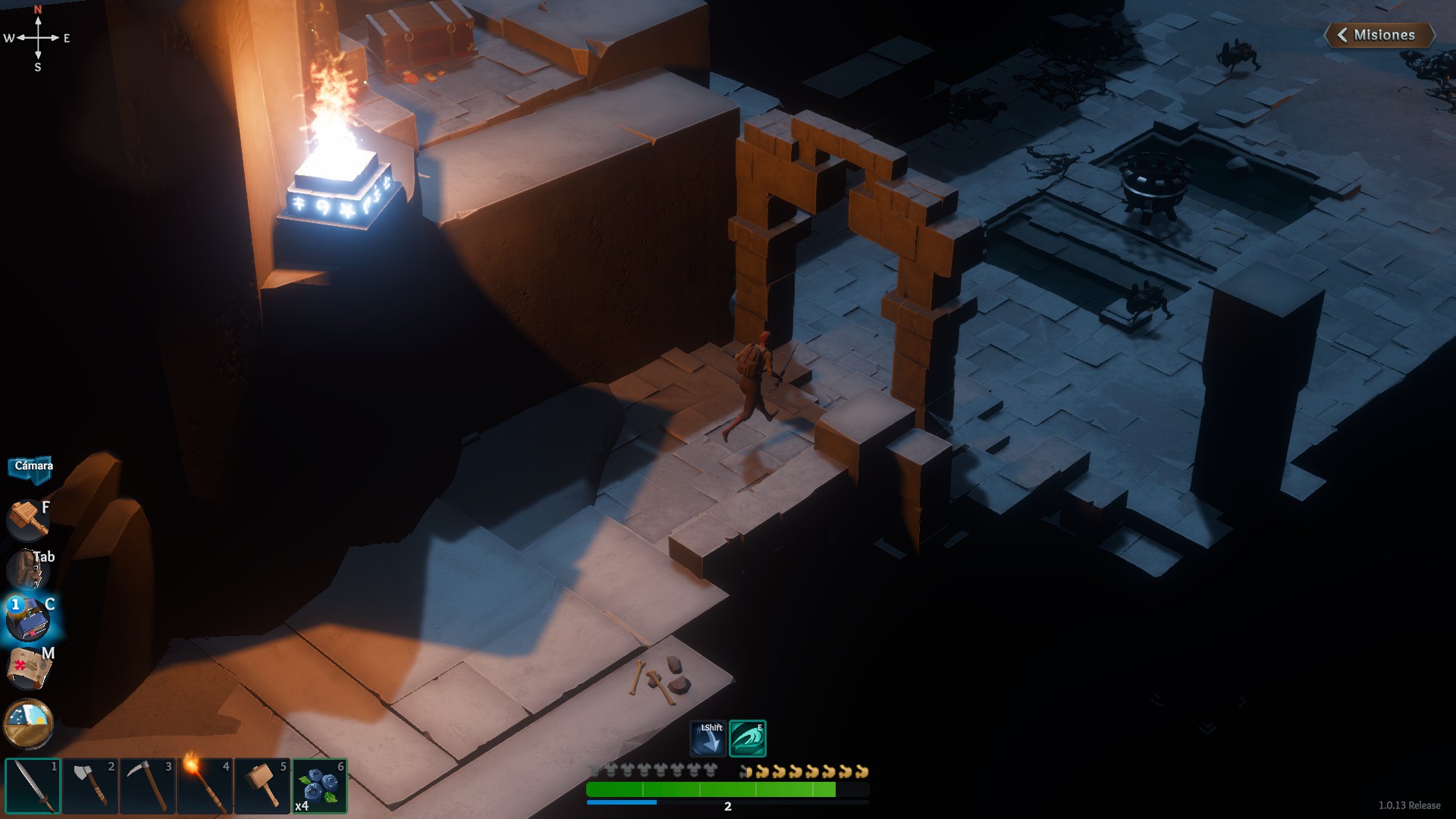Equip the wooden mallet in slot 5
The height and width of the screenshot is (819, 1456).
pos(262,786)
